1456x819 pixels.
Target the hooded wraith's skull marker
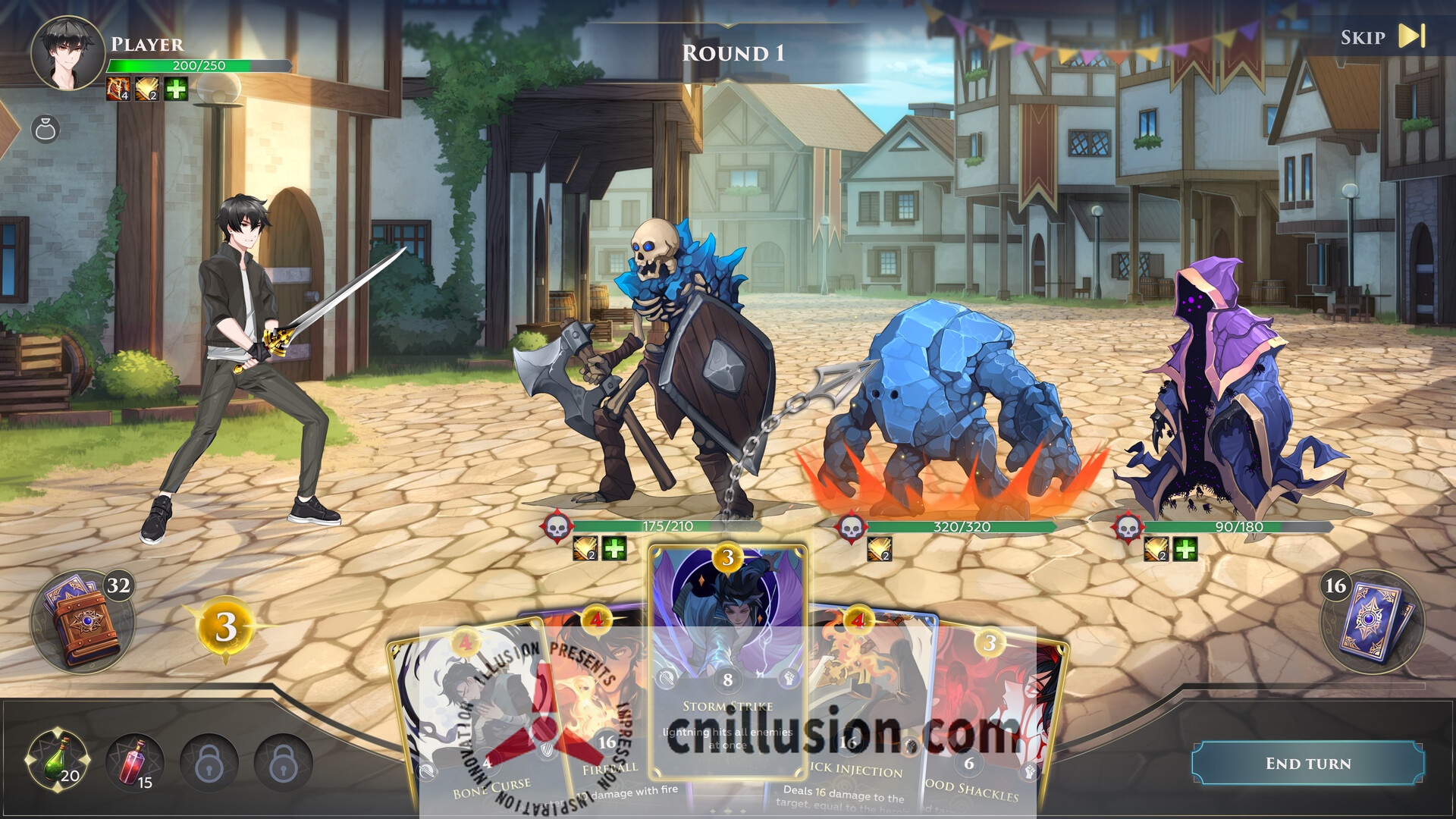tap(1128, 526)
